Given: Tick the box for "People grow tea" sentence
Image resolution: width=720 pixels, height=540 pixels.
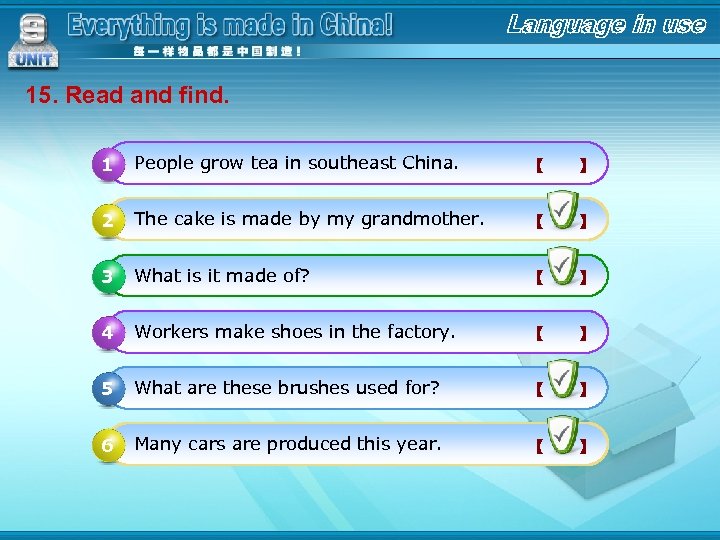Looking at the screenshot, I should (x=561, y=163).
